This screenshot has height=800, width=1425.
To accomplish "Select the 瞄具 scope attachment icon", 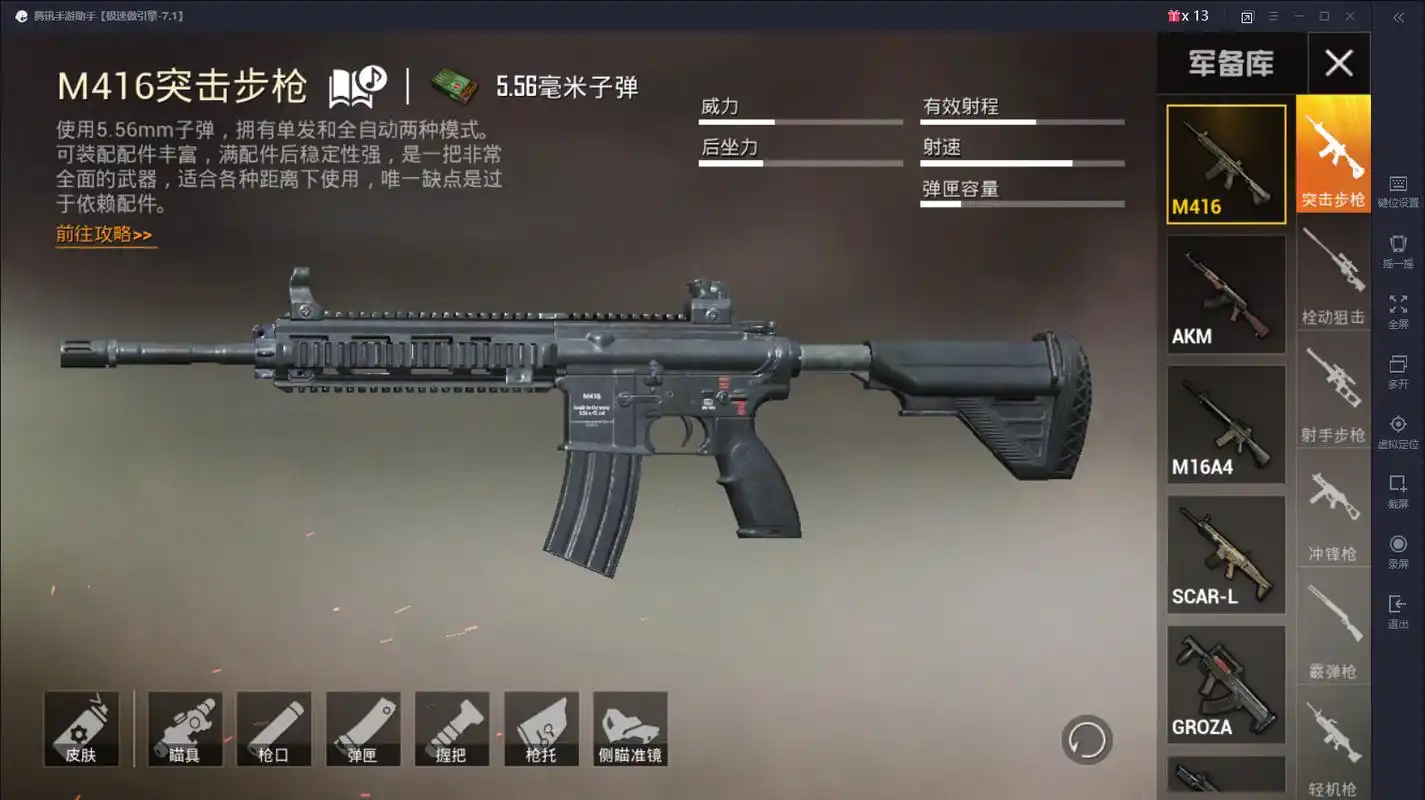I will pyautogui.click(x=186, y=728).
